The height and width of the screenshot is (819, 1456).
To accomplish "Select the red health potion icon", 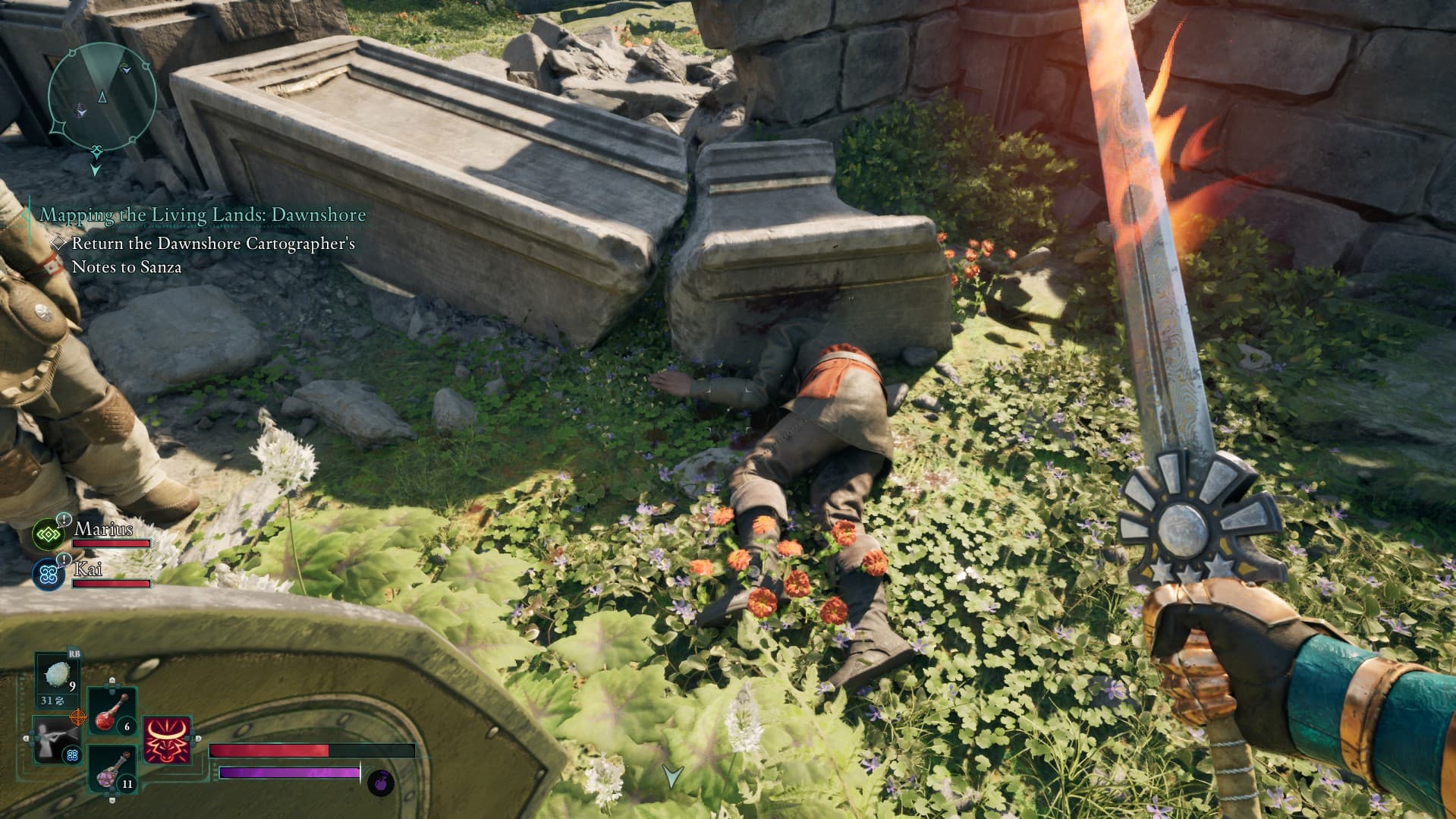I will 105,718.
